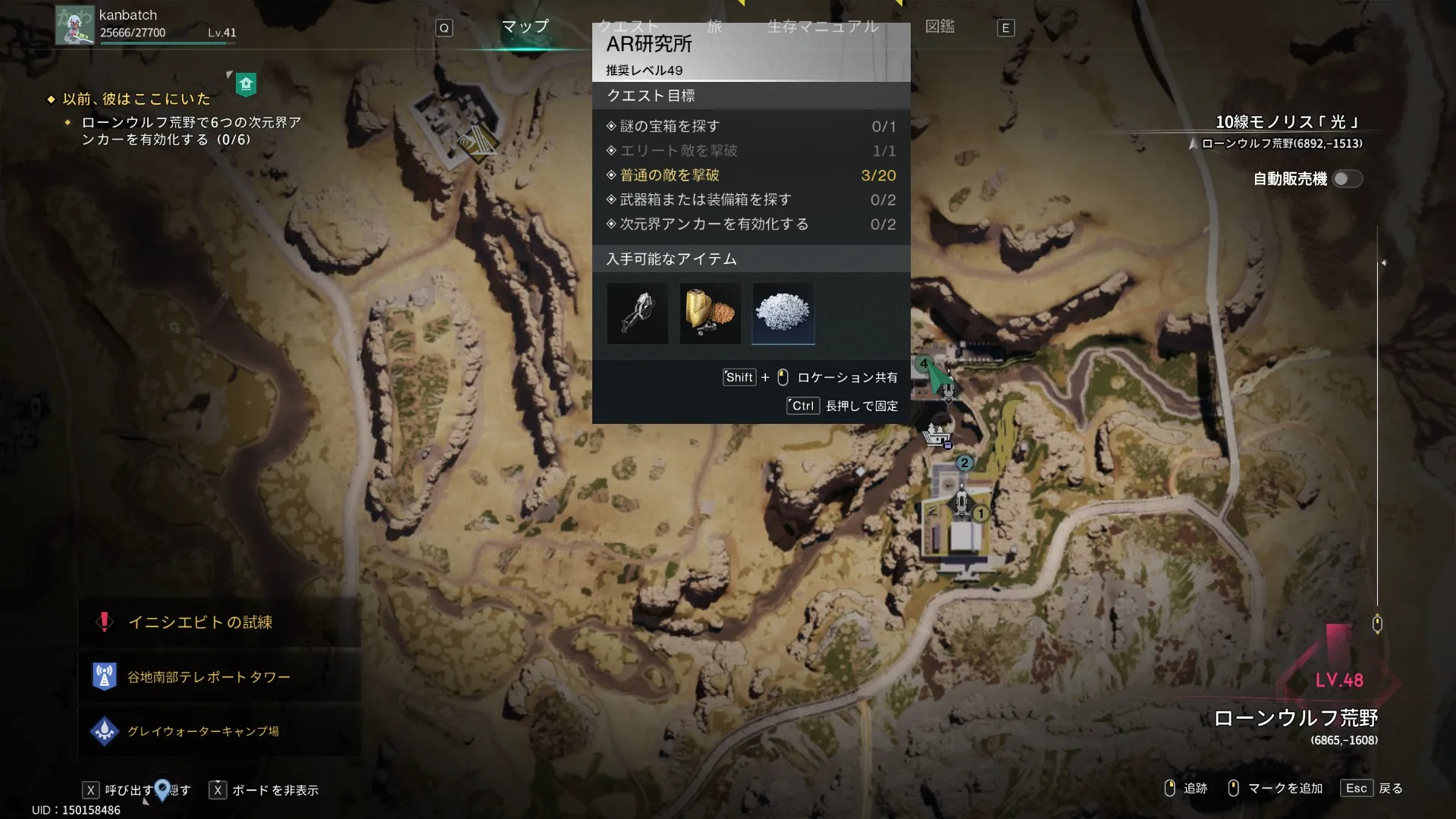
Task: Open the 図鑑 tab
Action: click(x=940, y=27)
